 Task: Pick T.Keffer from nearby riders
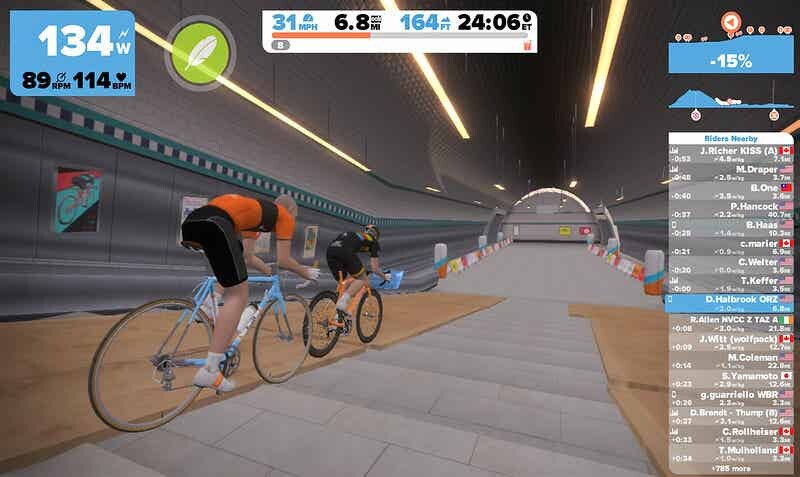(x=731, y=284)
